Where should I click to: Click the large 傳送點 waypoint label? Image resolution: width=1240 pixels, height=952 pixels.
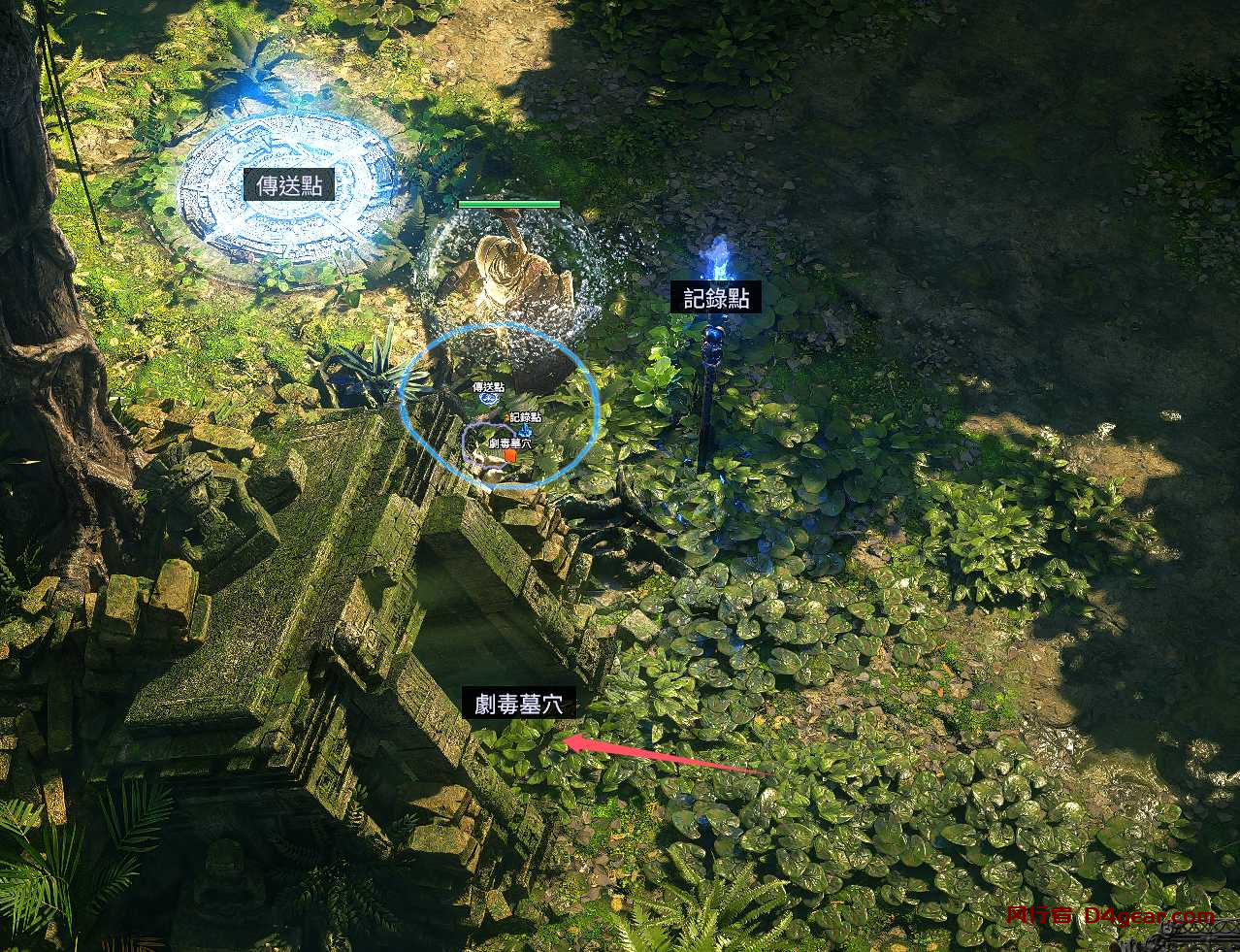point(289,184)
